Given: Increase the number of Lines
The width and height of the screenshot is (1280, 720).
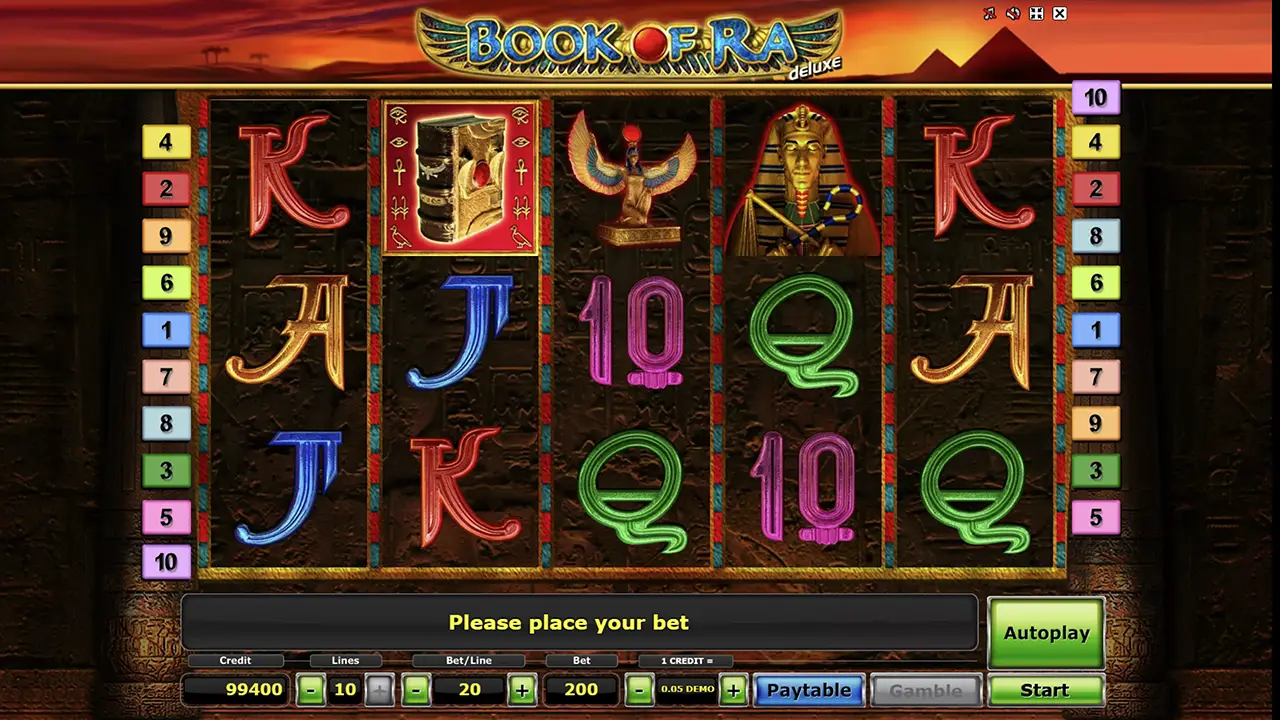Looking at the screenshot, I should pos(379,690).
